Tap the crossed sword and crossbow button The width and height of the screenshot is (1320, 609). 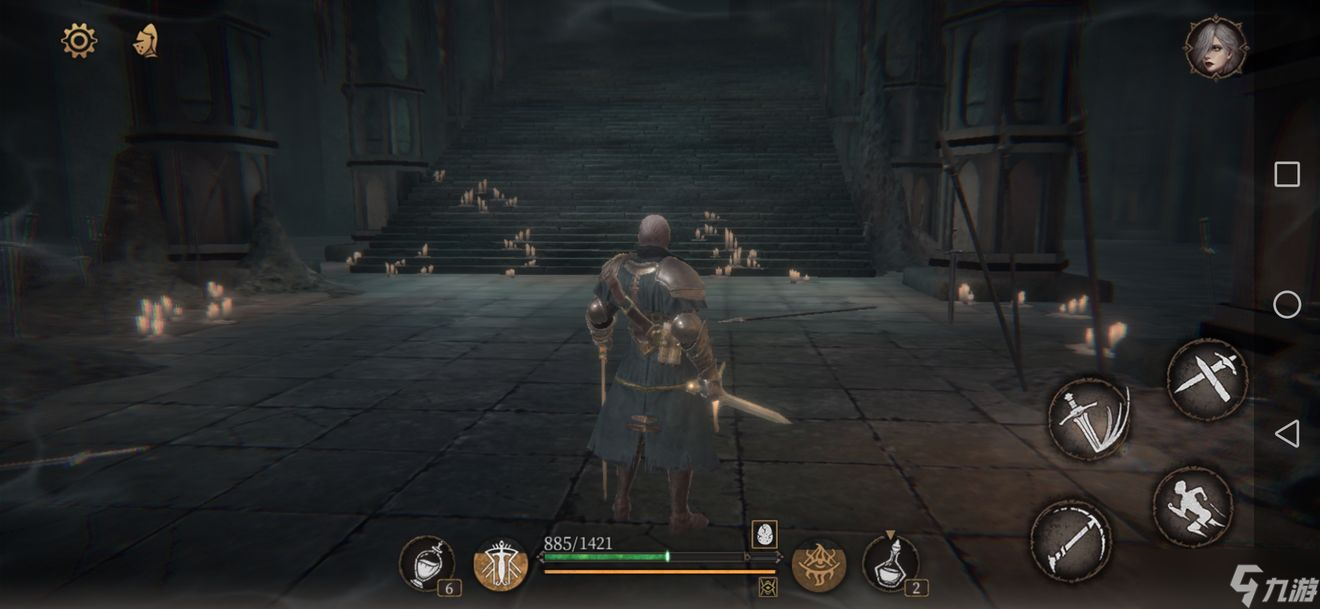point(1207,378)
